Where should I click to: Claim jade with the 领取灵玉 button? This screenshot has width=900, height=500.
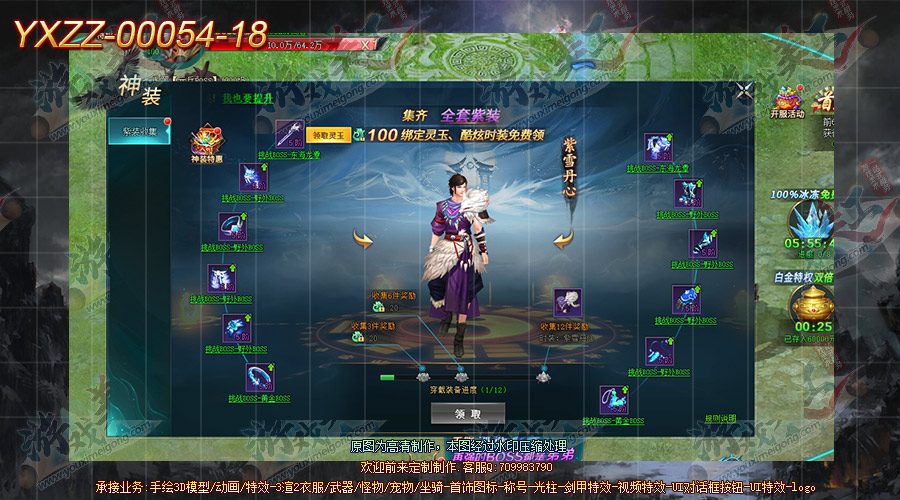tap(329, 134)
